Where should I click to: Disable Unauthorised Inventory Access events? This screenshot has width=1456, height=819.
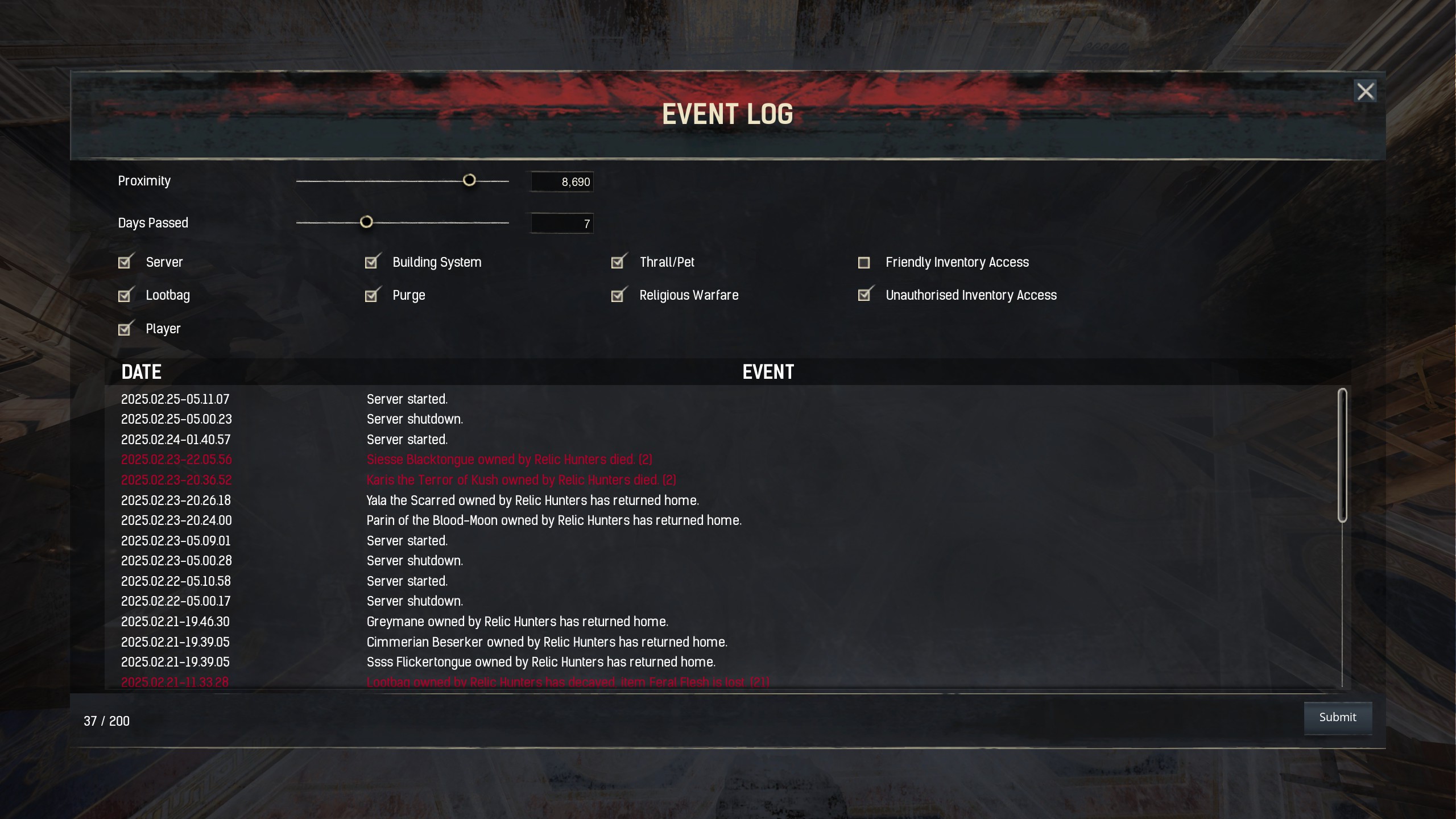[x=864, y=295]
